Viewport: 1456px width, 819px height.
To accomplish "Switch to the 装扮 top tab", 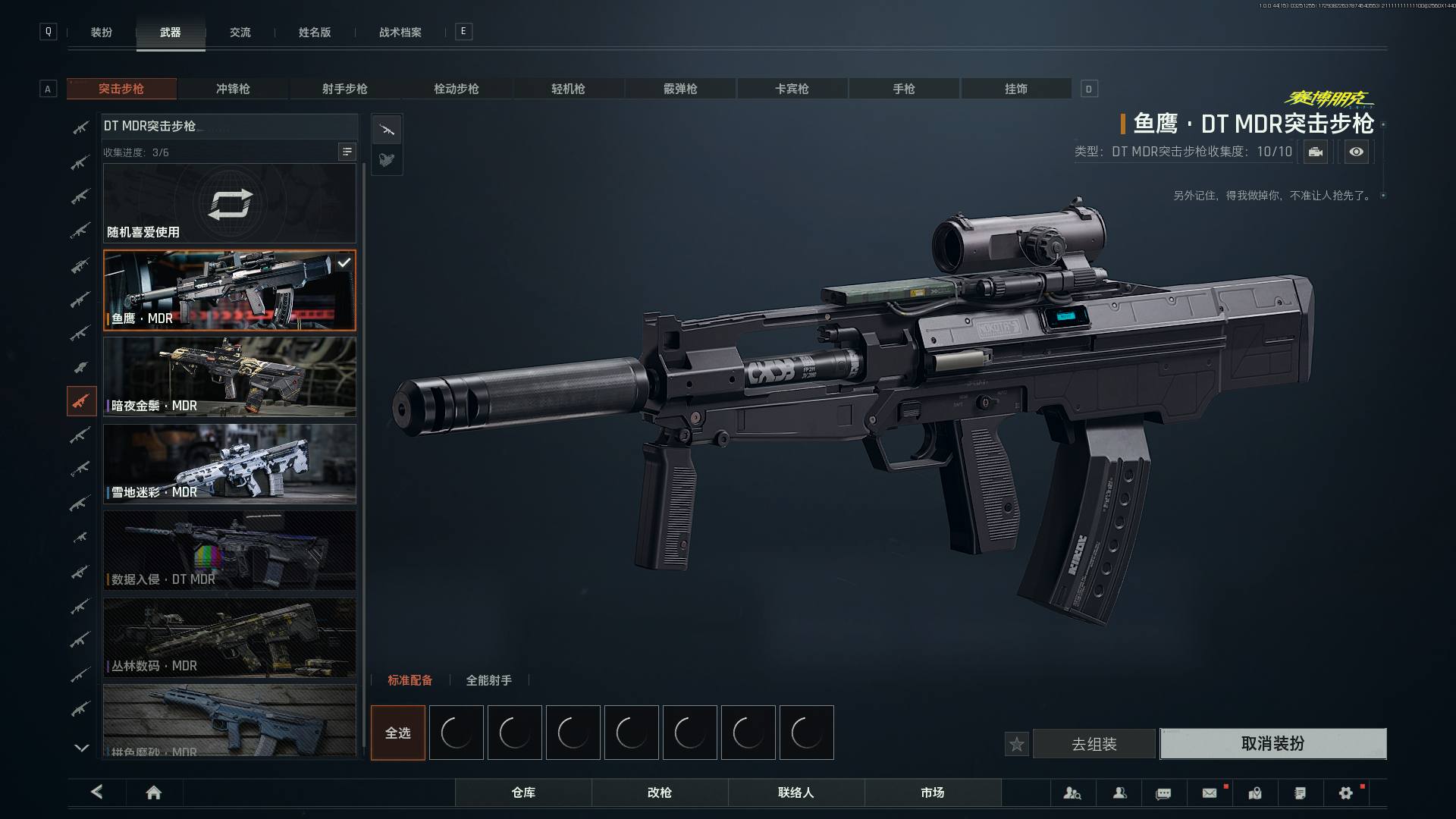I will (x=102, y=33).
